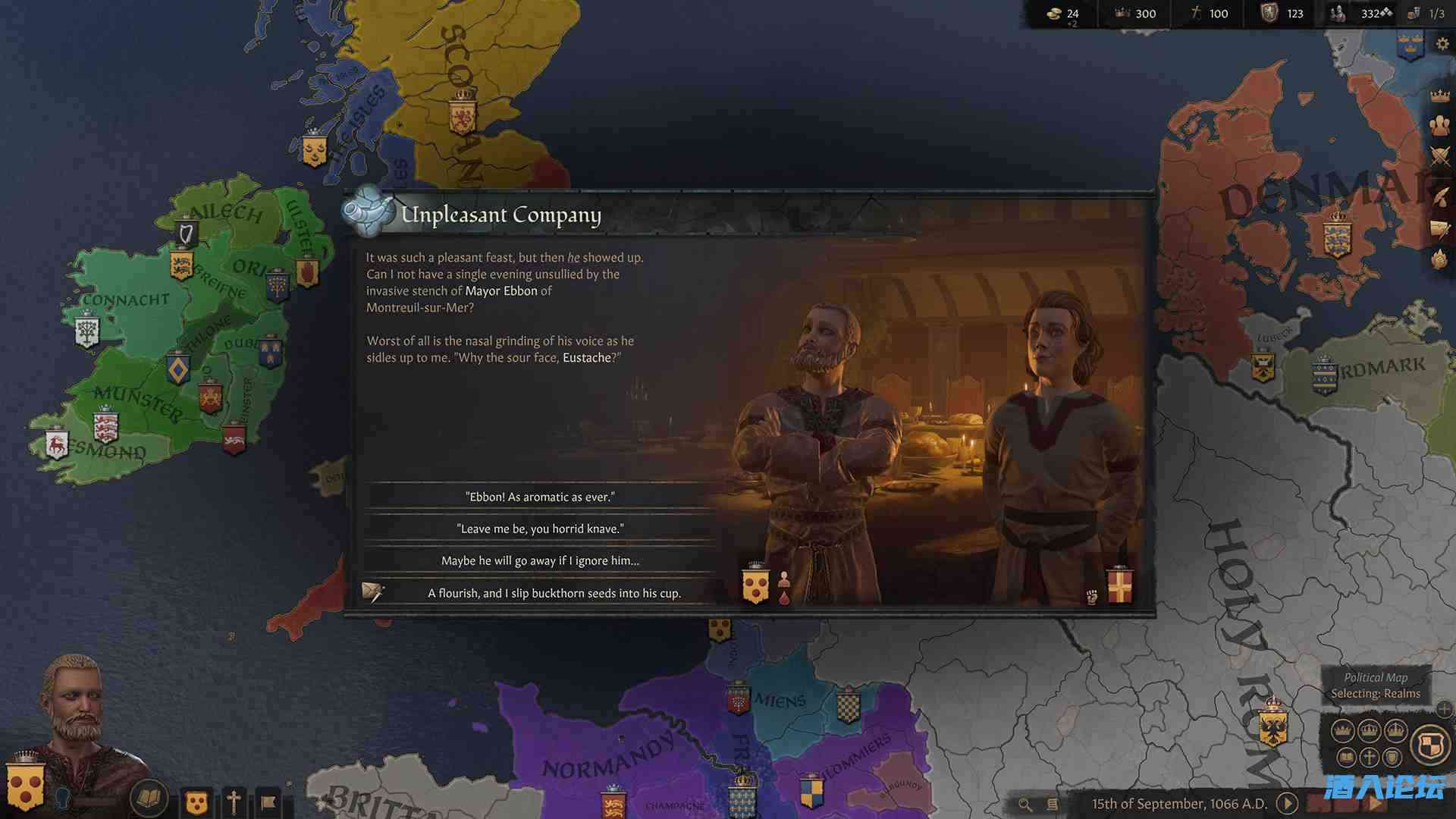Open the council people-group side tab
Image resolution: width=1456 pixels, height=819 pixels.
tap(1439, 126)
